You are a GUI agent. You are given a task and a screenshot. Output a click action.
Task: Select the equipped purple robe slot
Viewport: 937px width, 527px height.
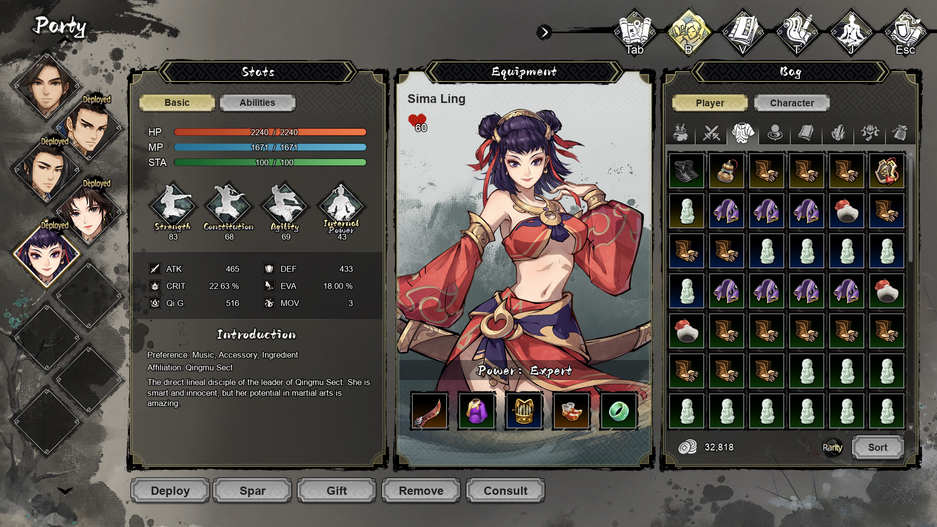476,411
